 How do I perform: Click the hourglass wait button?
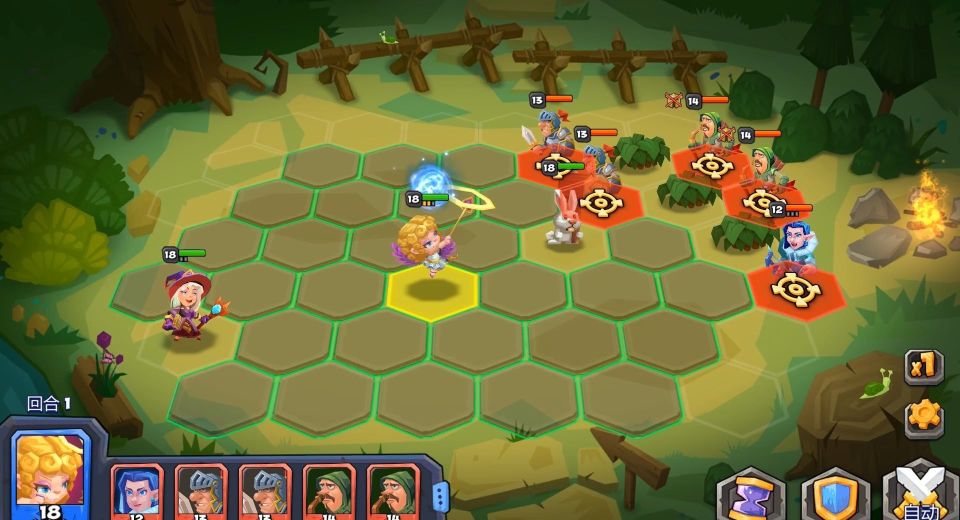coord(750,496)
